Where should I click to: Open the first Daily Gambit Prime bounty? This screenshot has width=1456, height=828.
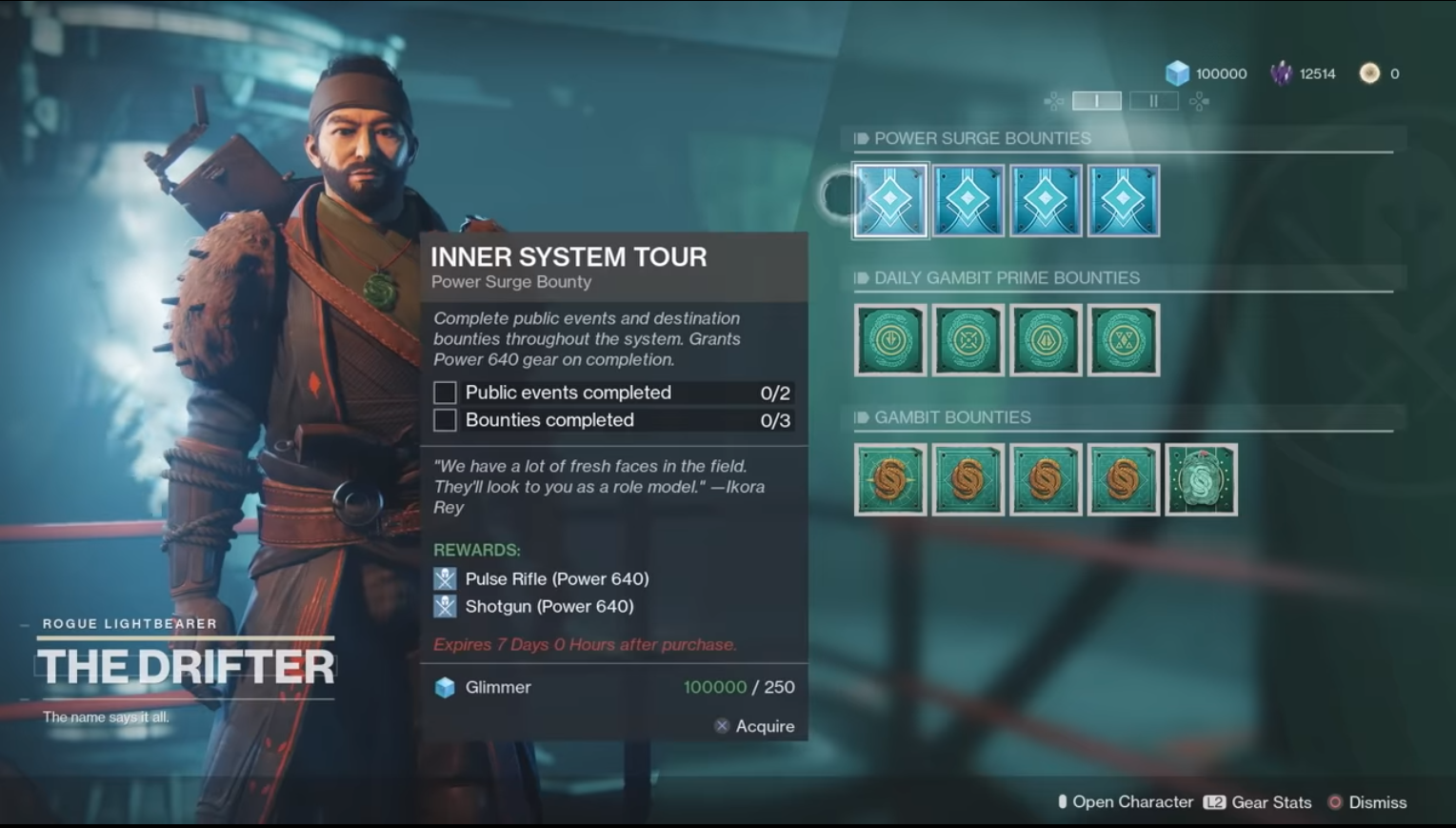(x=889, y=340)
